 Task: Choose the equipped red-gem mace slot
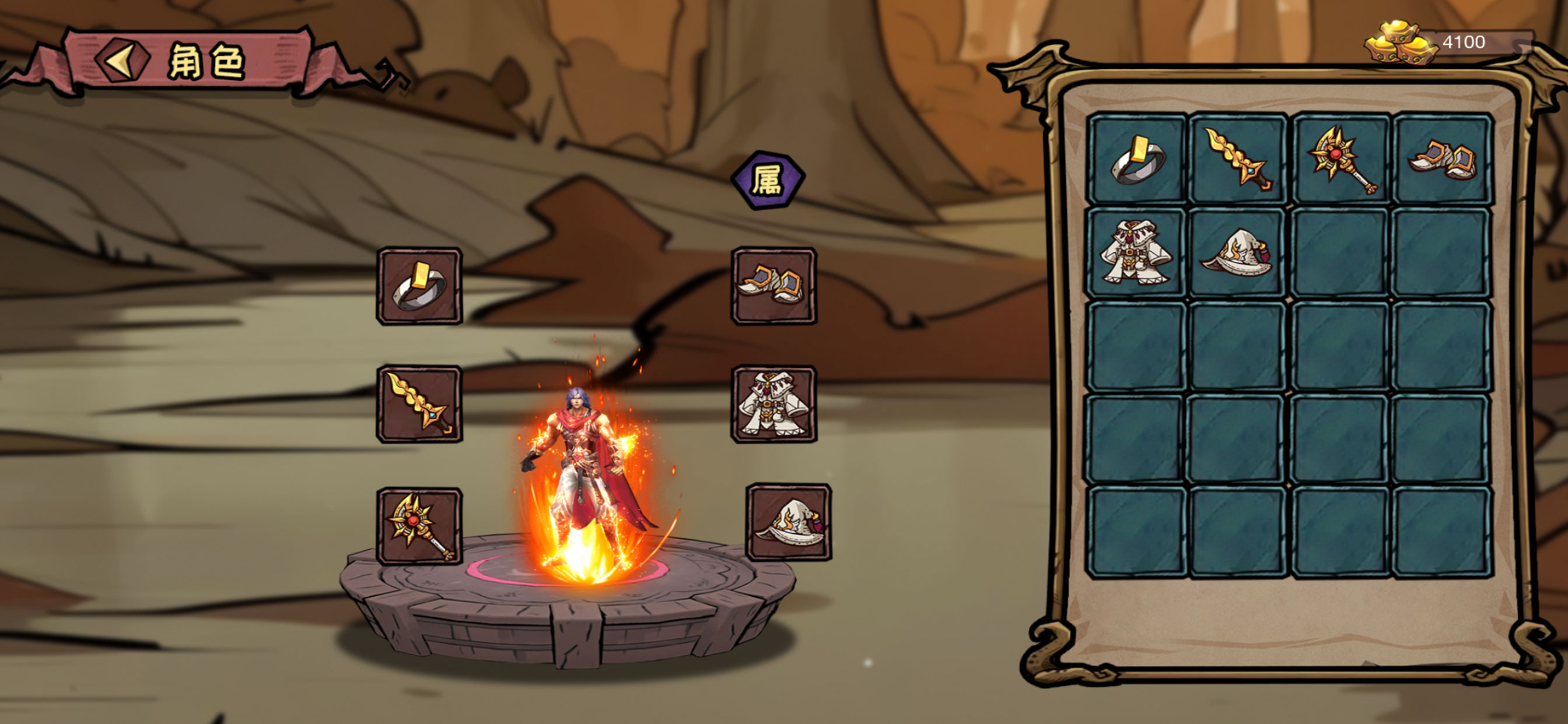click(419, 526)
